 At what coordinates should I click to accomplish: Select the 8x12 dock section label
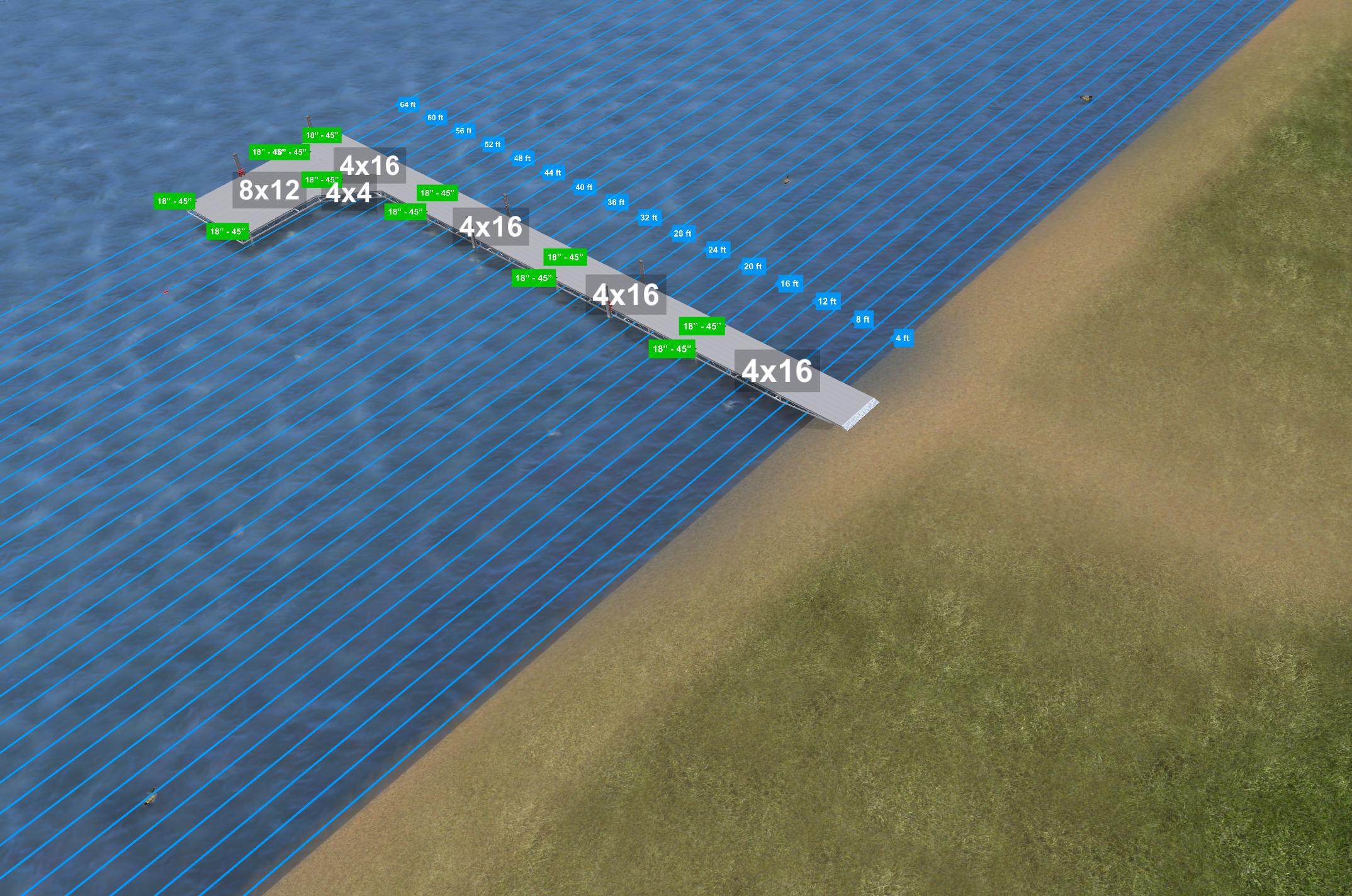tap(269, 189)
